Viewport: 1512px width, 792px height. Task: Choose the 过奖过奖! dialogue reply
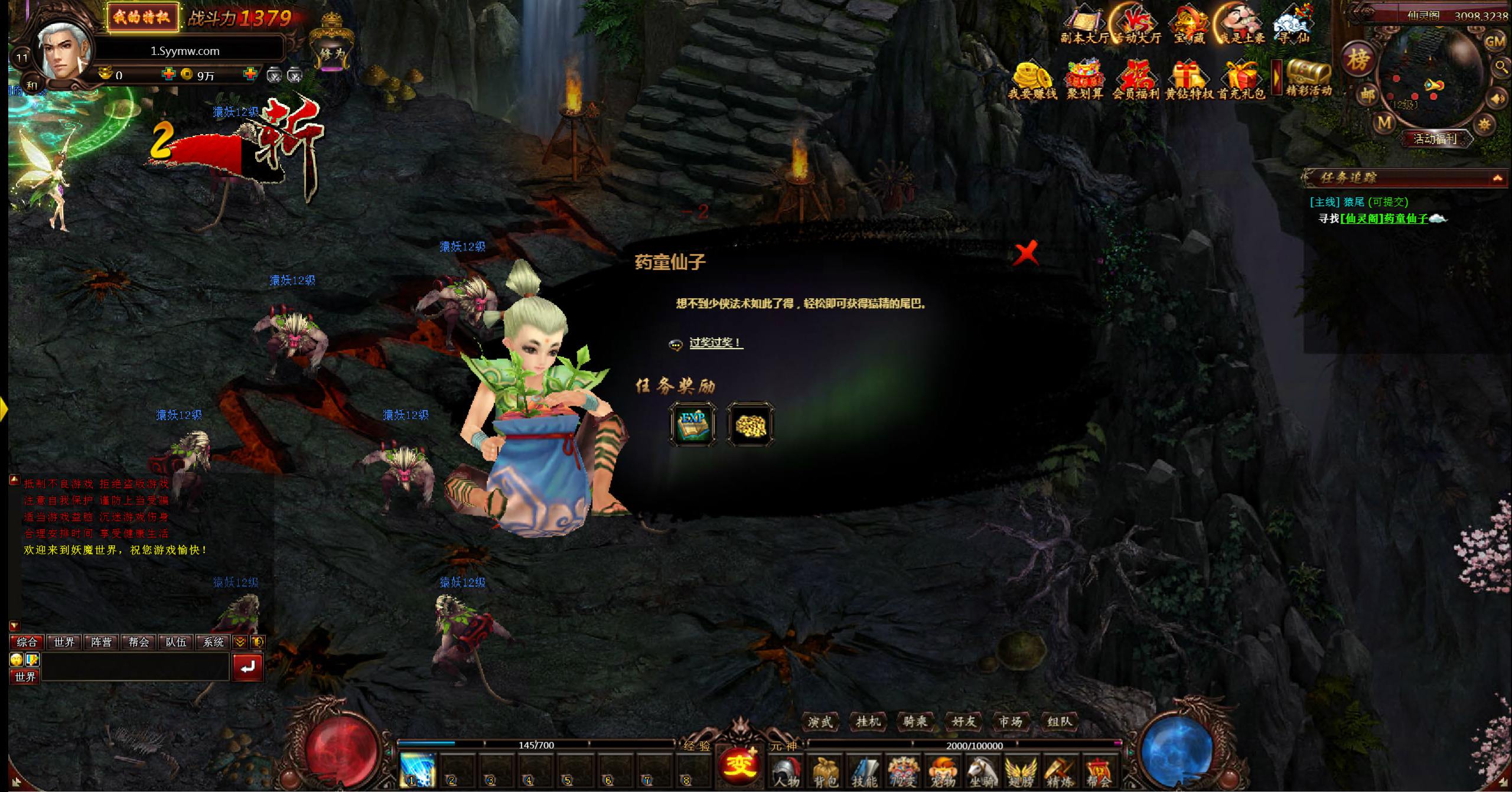tap(715, 343)
